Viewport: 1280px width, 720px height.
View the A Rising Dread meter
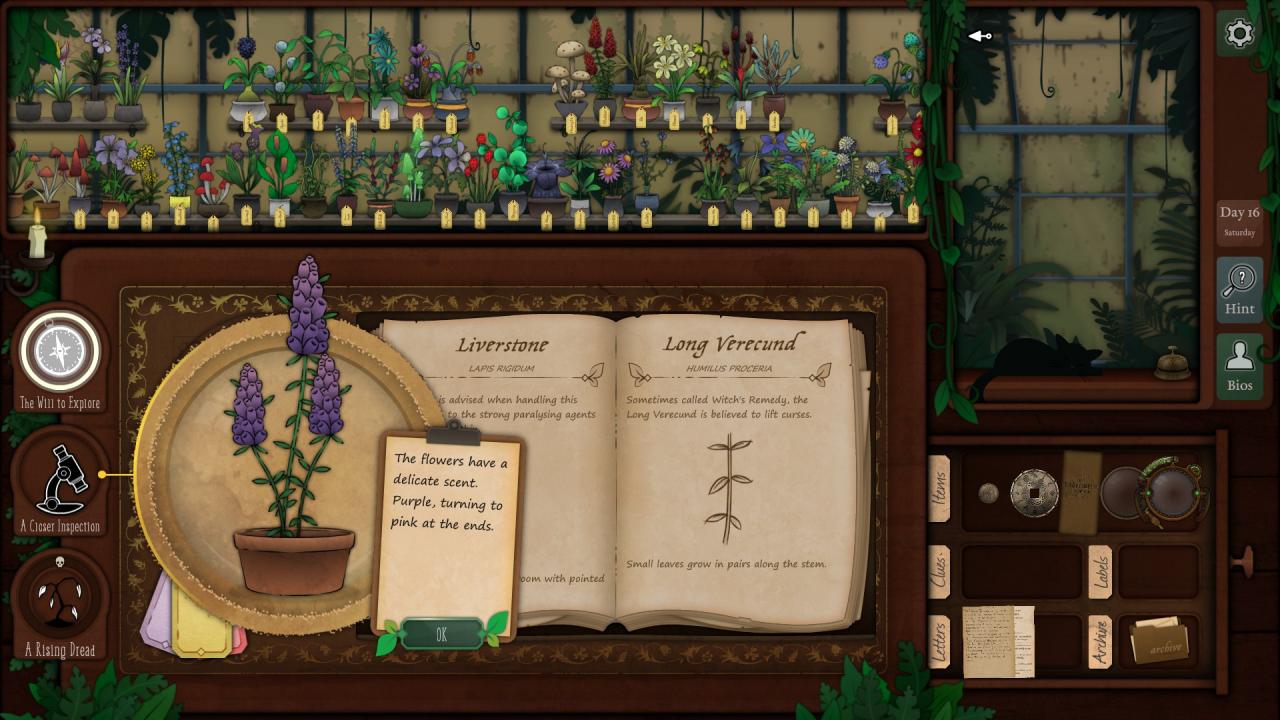tap(60, 596)
